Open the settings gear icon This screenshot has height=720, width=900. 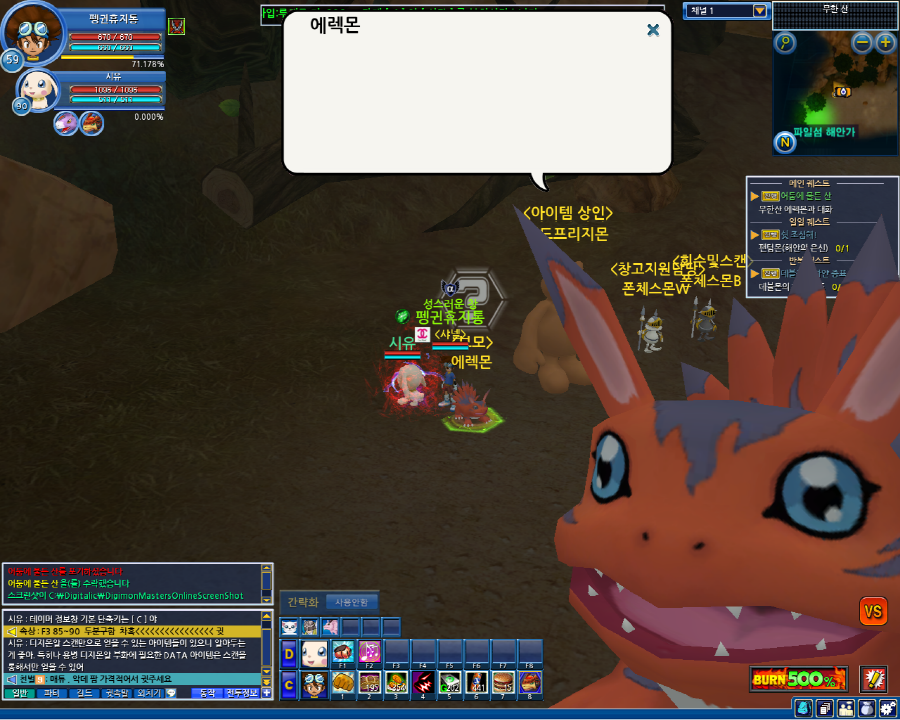[889, 708]
